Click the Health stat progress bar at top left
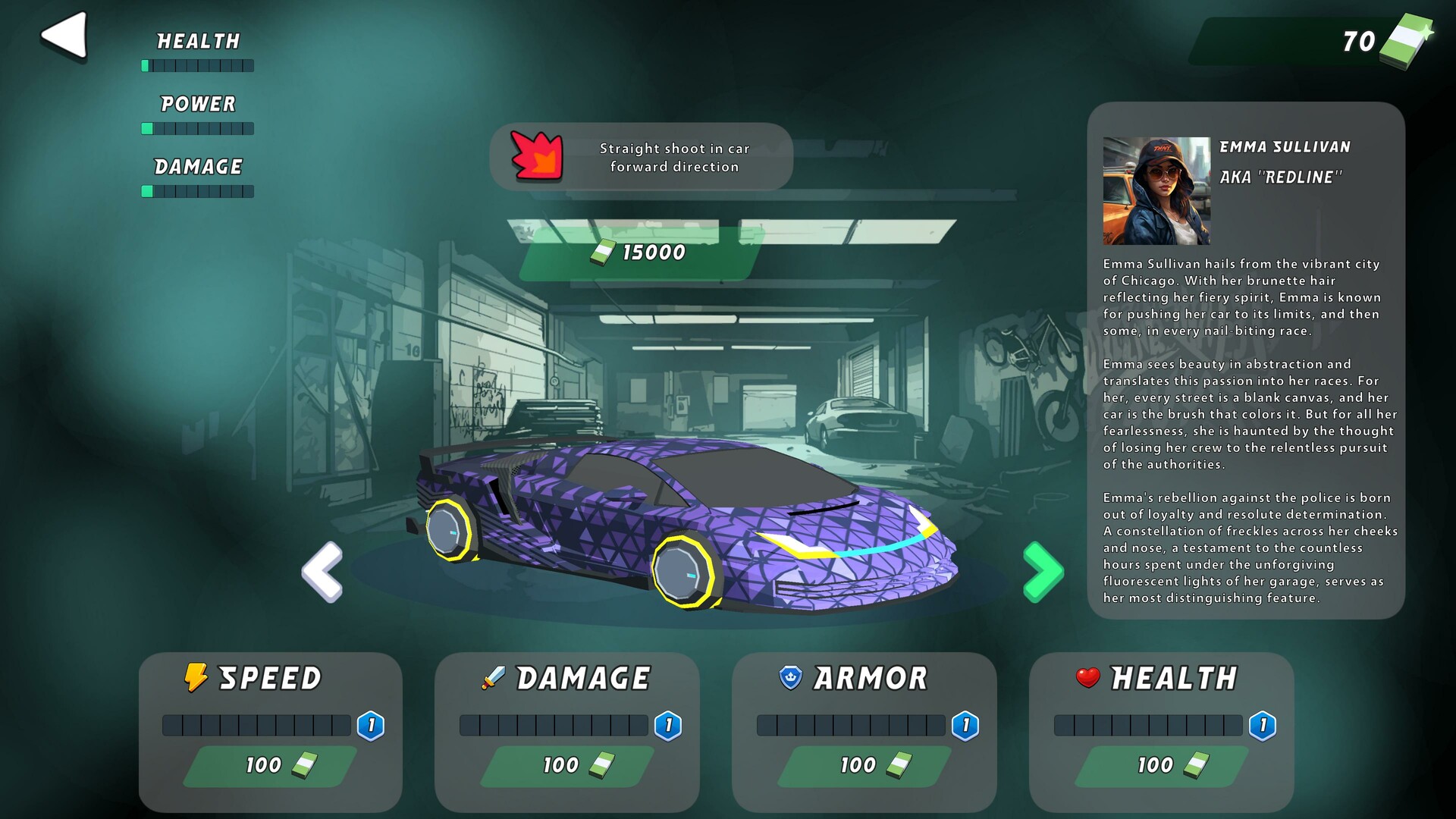The width and height of the screenshot is (1456, 819). [197, 66]
